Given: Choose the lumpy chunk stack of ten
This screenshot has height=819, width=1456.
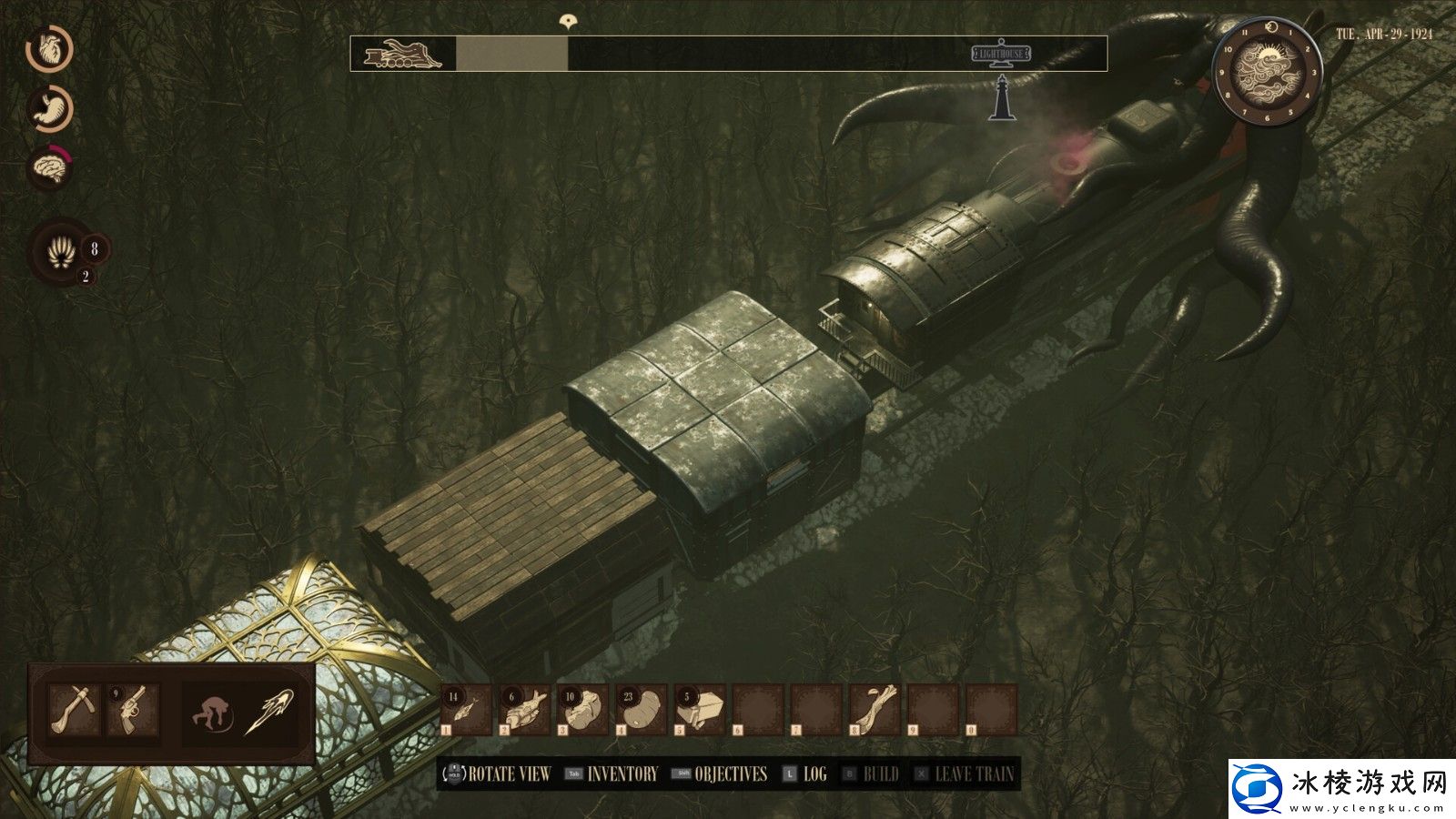Looking at the screenshot, I should click(x=582, y=710).
